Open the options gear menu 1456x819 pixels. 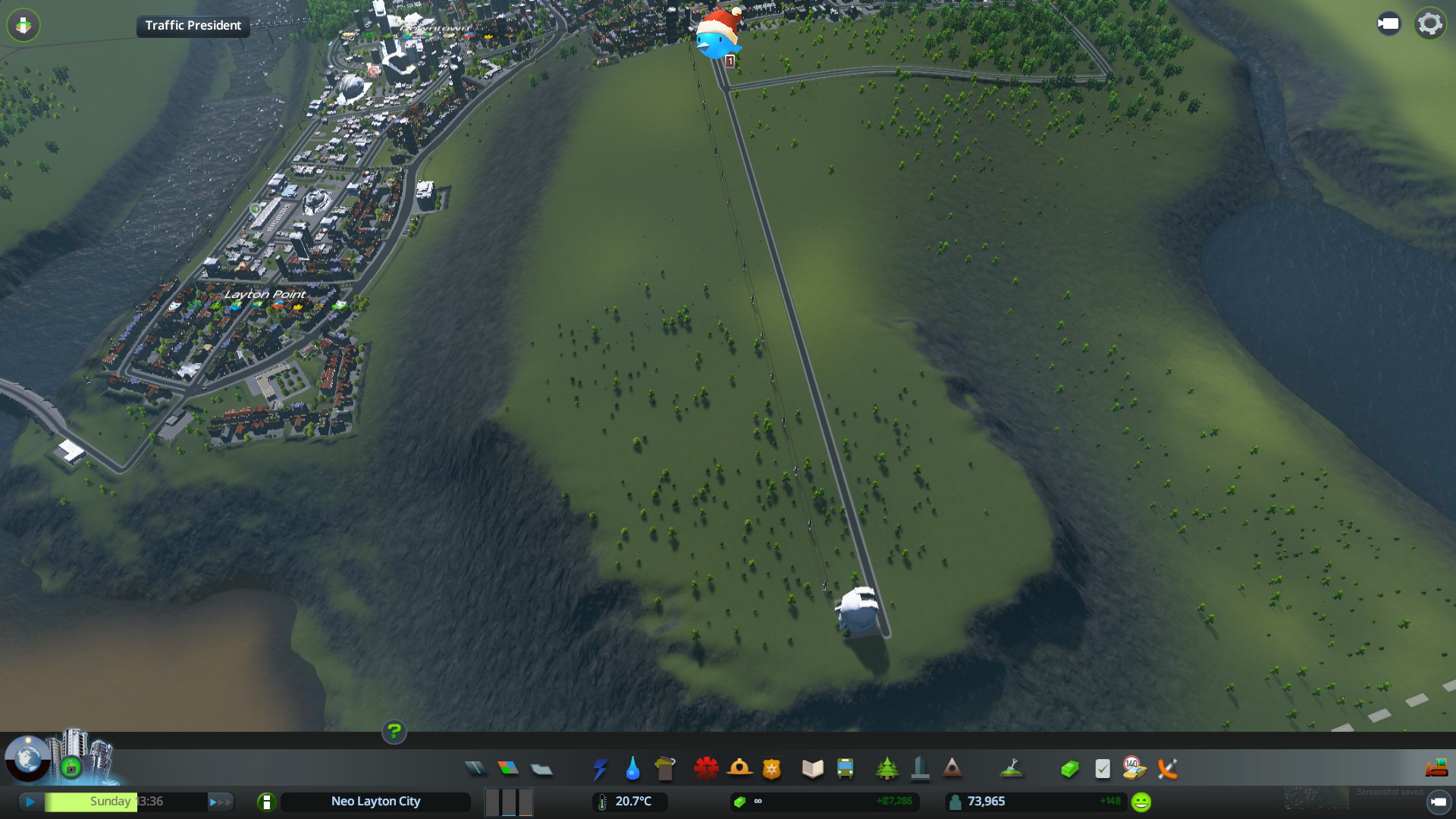coord(1429,24)
